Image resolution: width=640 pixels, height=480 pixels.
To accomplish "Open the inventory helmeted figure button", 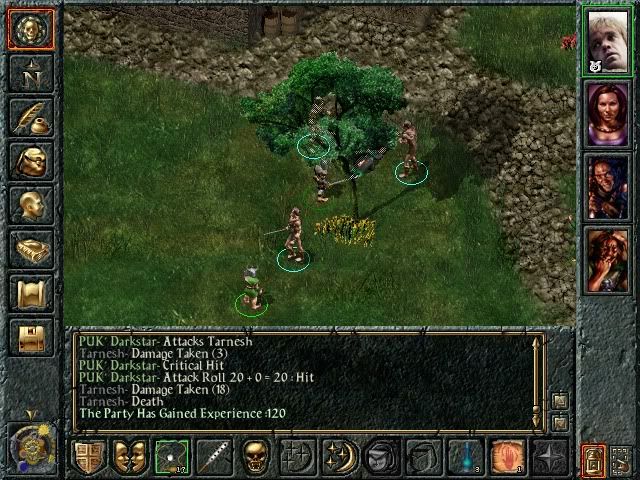I will click(x=30, y=161).
